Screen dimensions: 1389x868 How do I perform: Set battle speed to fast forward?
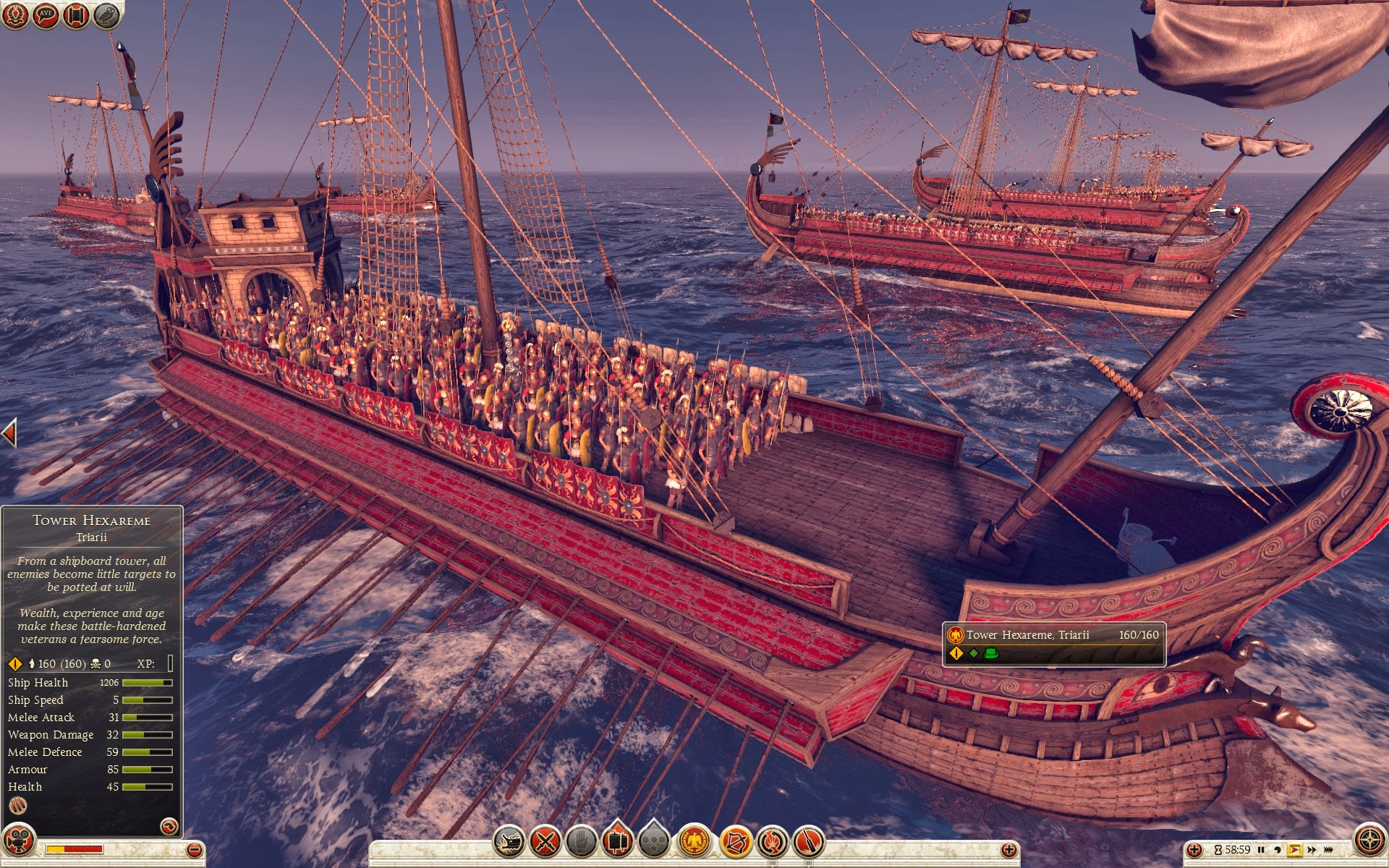point(1312,850)
